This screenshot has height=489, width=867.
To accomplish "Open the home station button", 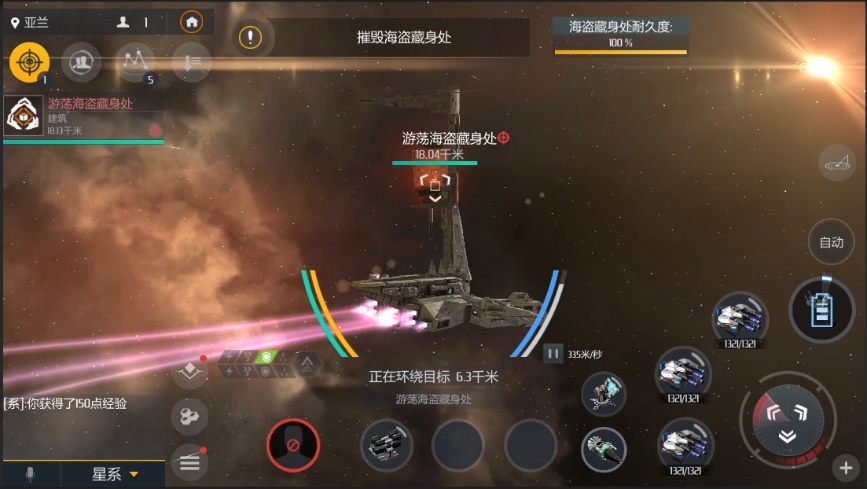I will (191, 21).
